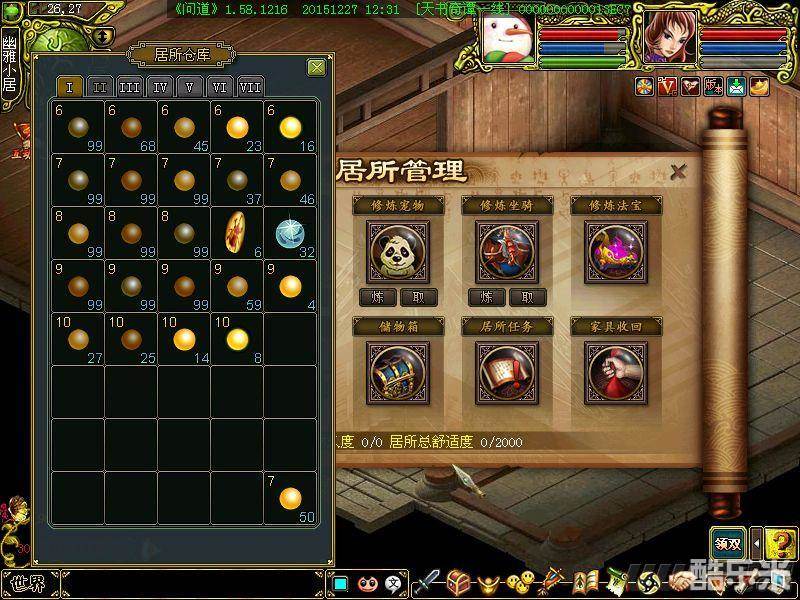This screenshot has width=800, height=600.
Task: Open the mail envelope icon below portraits
Action: [x=737, y=87]
